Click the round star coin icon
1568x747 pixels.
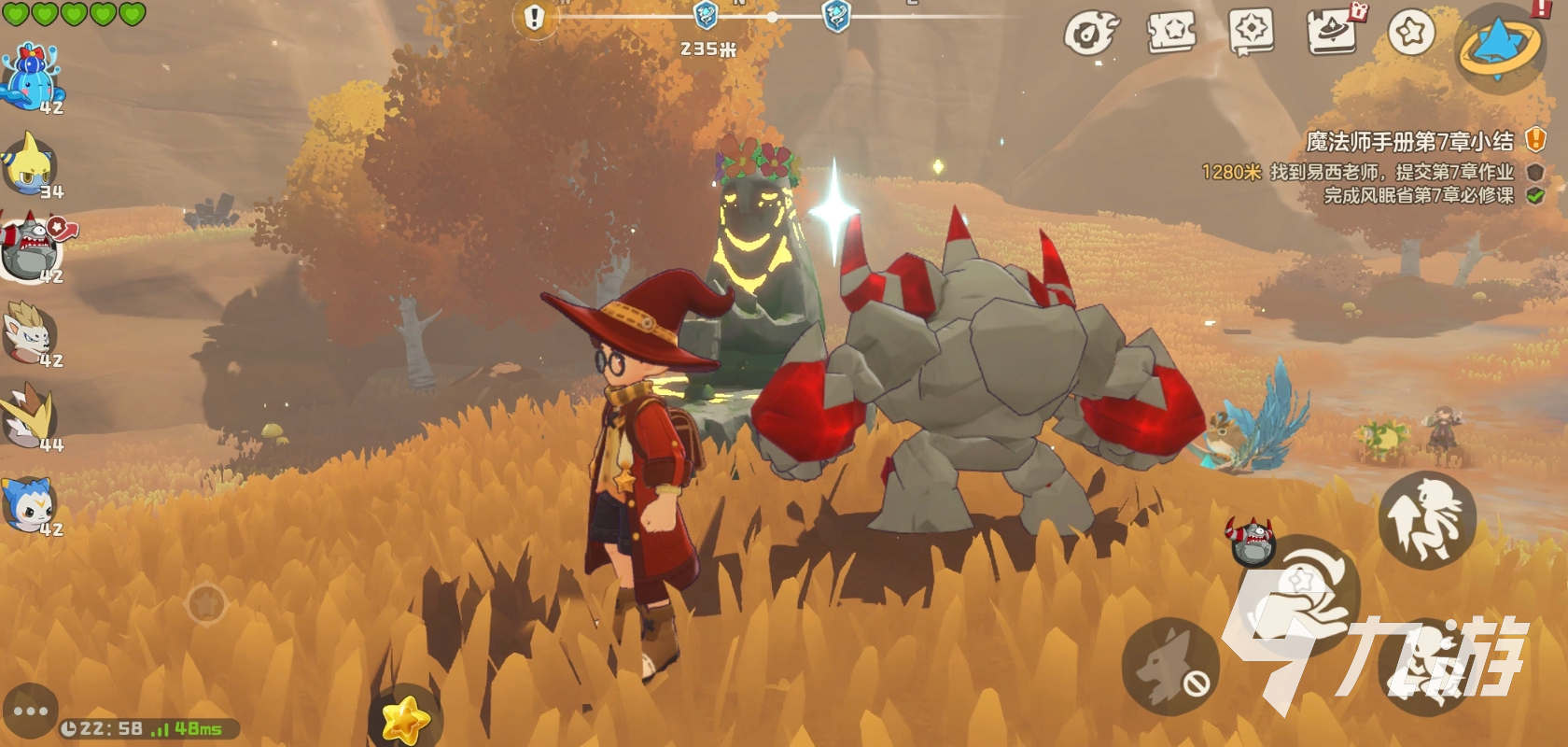pos(1411,34)
